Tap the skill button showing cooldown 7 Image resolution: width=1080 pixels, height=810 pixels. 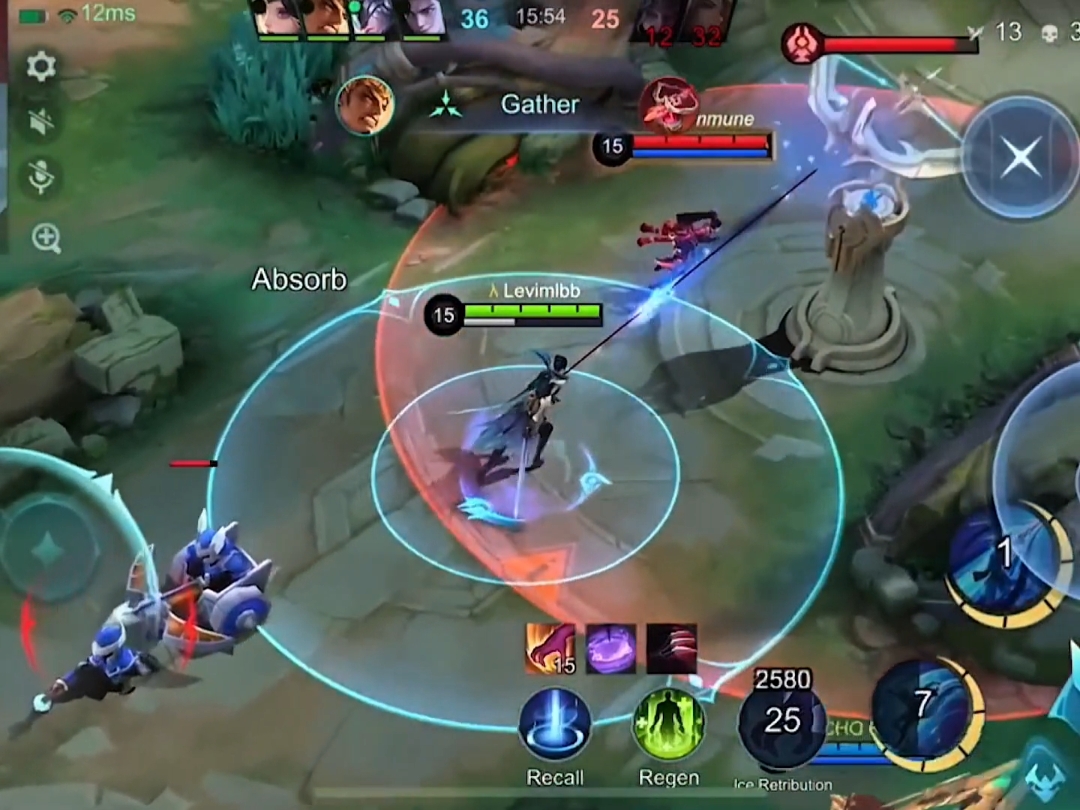[x=922, y=708]
